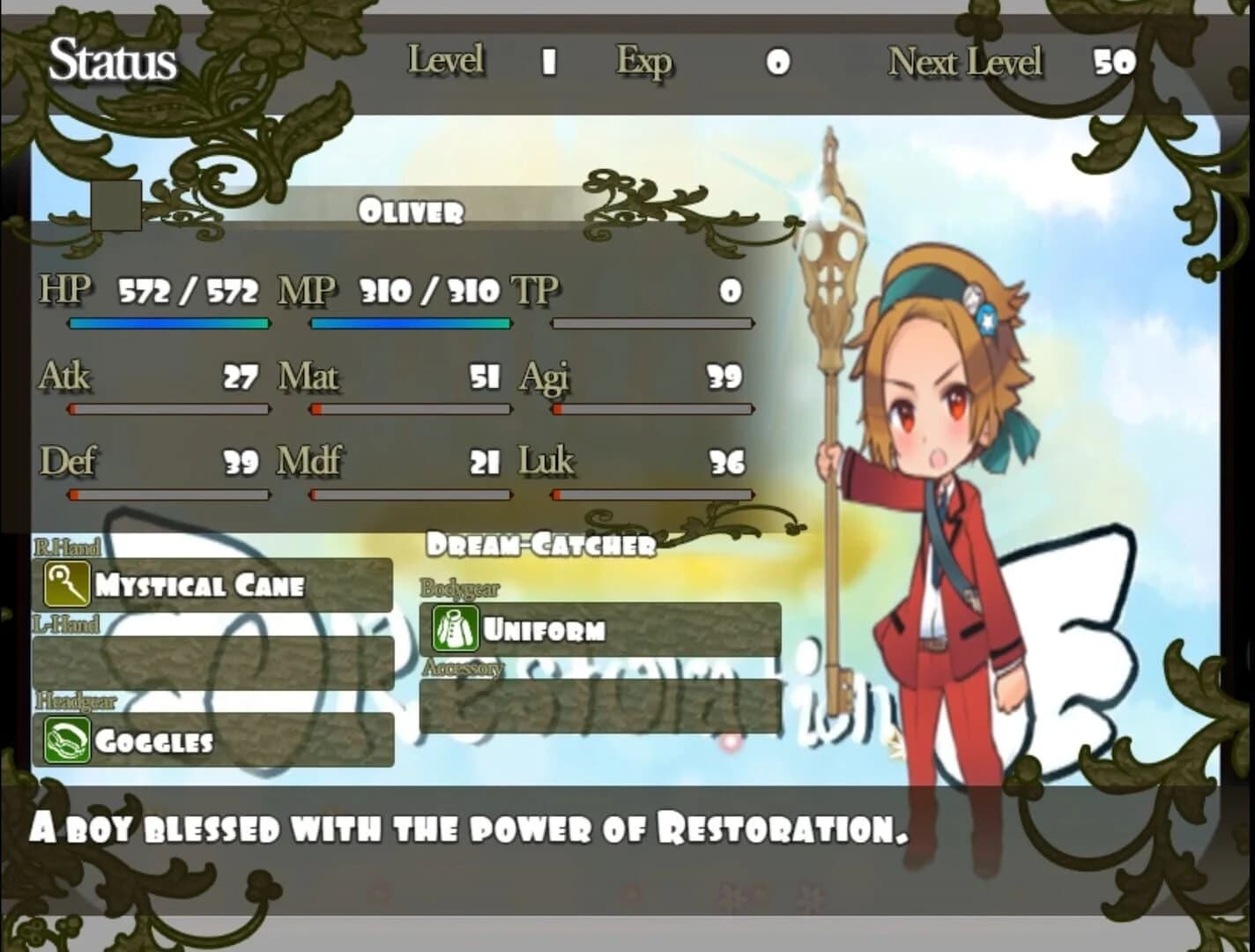Viewport: 1255px width, 952px height.
Task: Click the small character face box
Action: coord(115,204)
